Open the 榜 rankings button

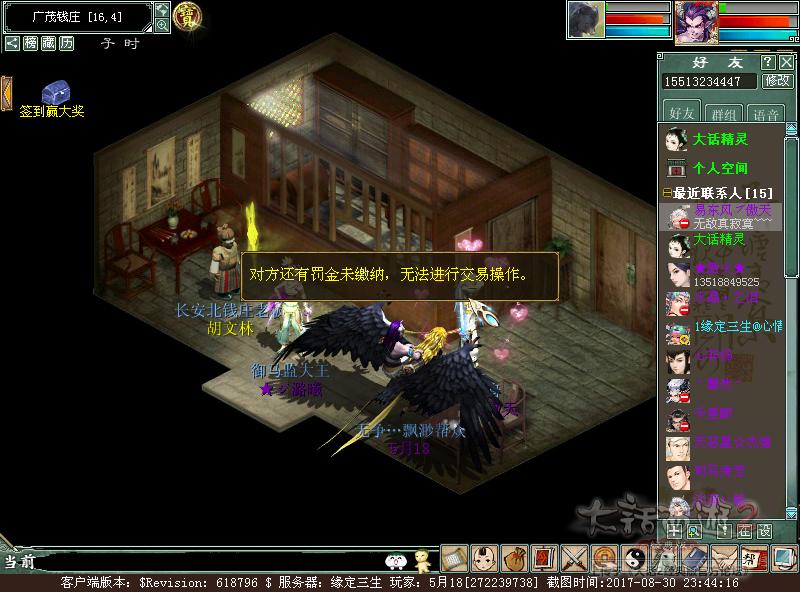click(x=30, y=43)
